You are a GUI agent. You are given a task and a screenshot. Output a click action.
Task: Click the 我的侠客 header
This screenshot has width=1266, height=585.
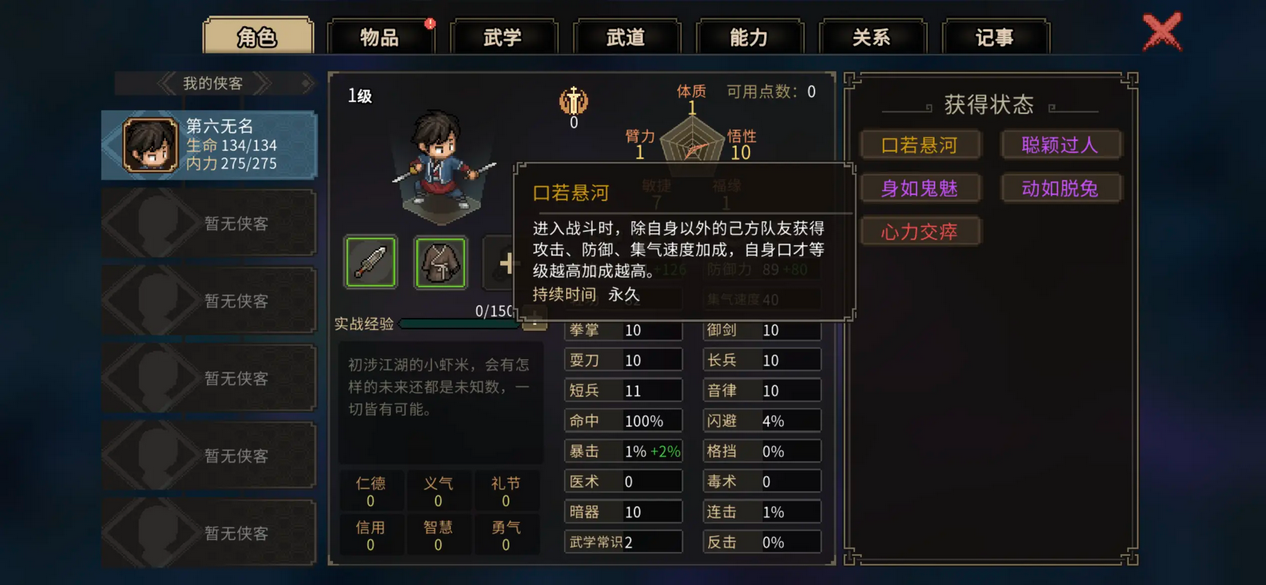pos(213,84)
